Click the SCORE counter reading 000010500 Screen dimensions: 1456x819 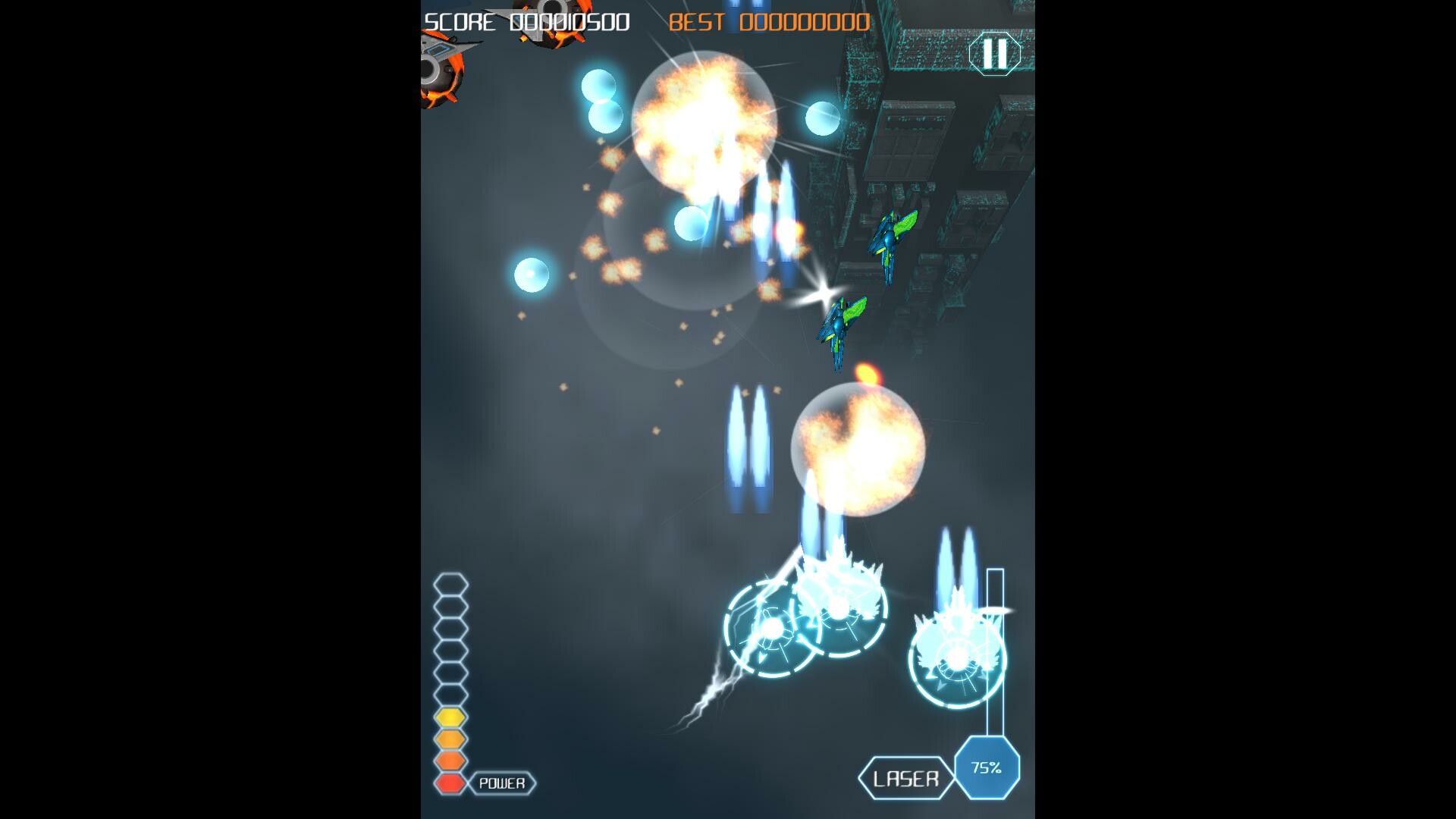pyautogui.click(x=526, y=22)
